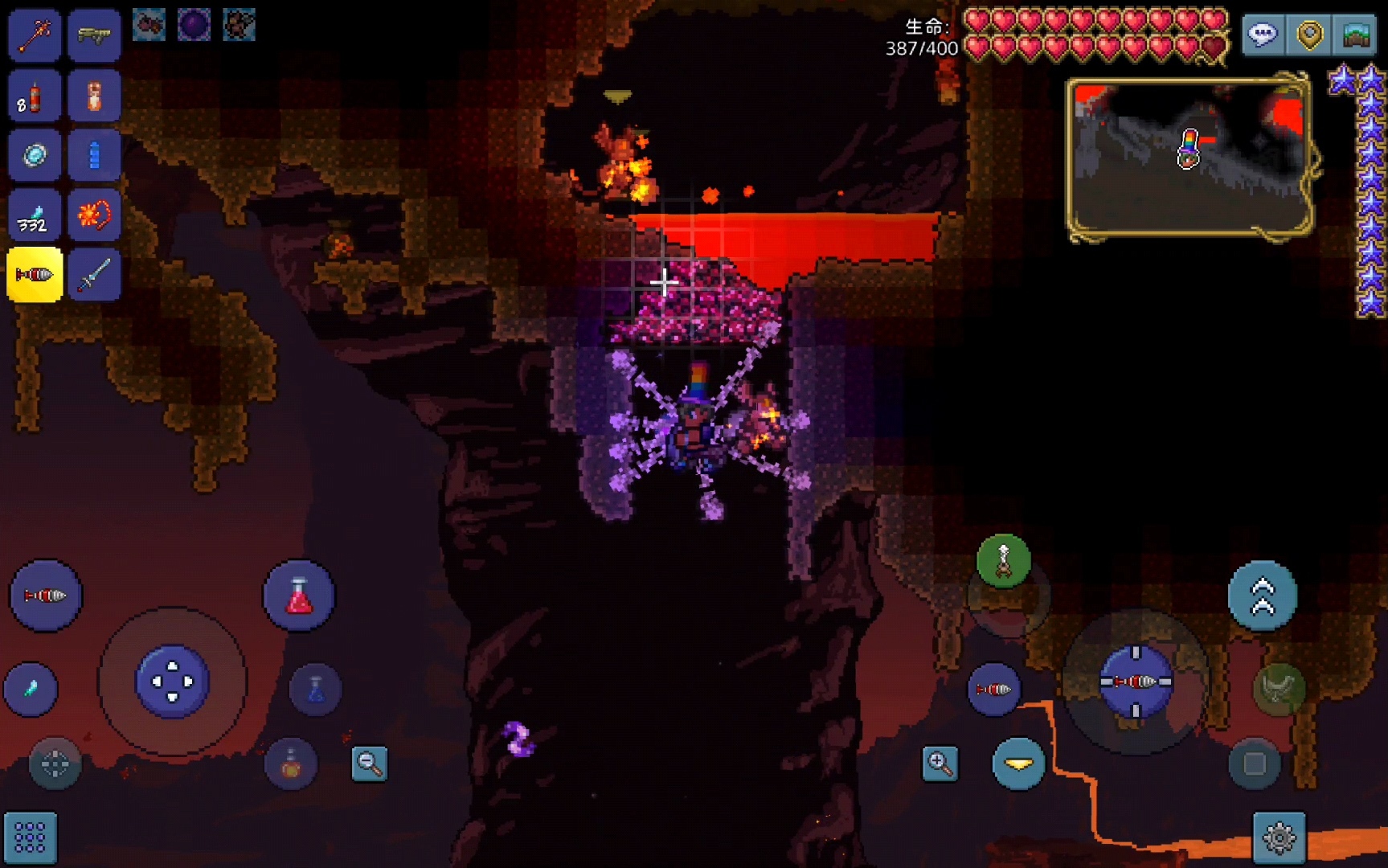
Task: Select the sword hotbar slot
Action: [94, 276]
